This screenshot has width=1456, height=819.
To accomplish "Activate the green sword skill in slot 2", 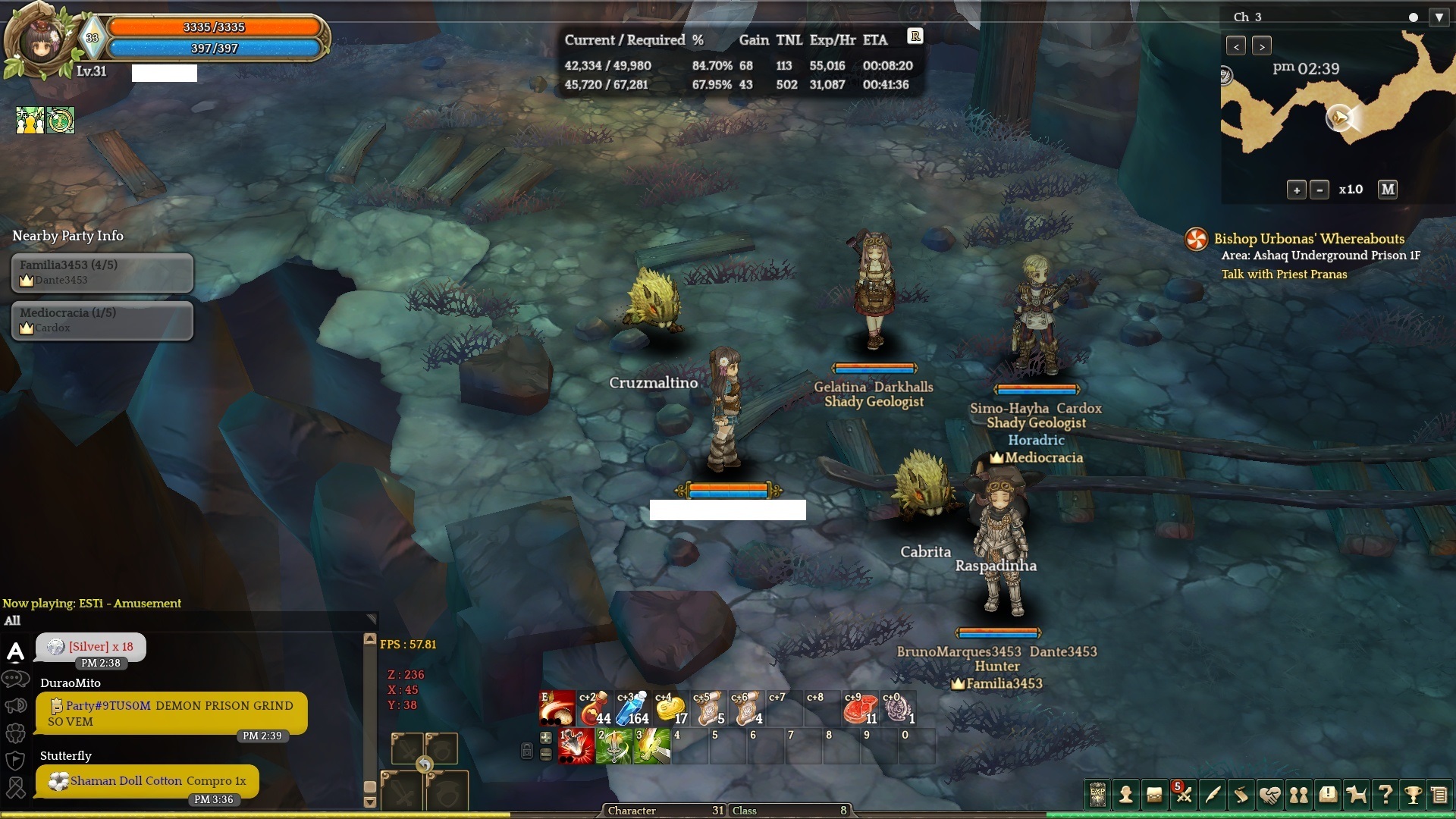I will point(613,746).
